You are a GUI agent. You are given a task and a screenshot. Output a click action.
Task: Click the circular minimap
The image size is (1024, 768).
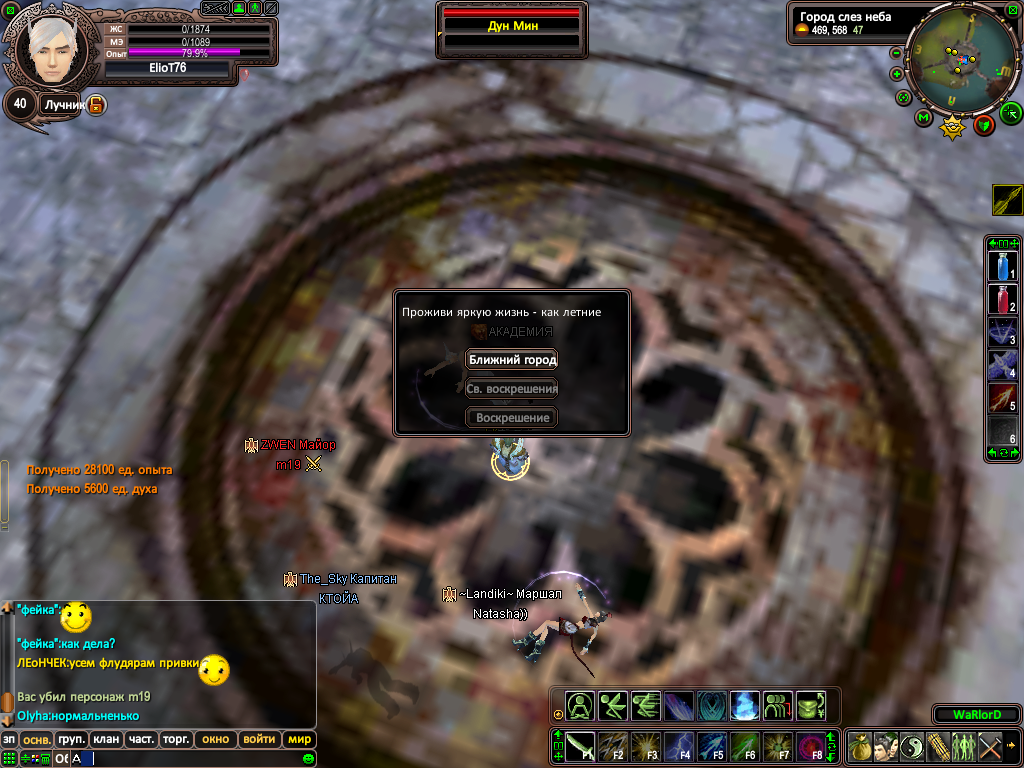960,60
